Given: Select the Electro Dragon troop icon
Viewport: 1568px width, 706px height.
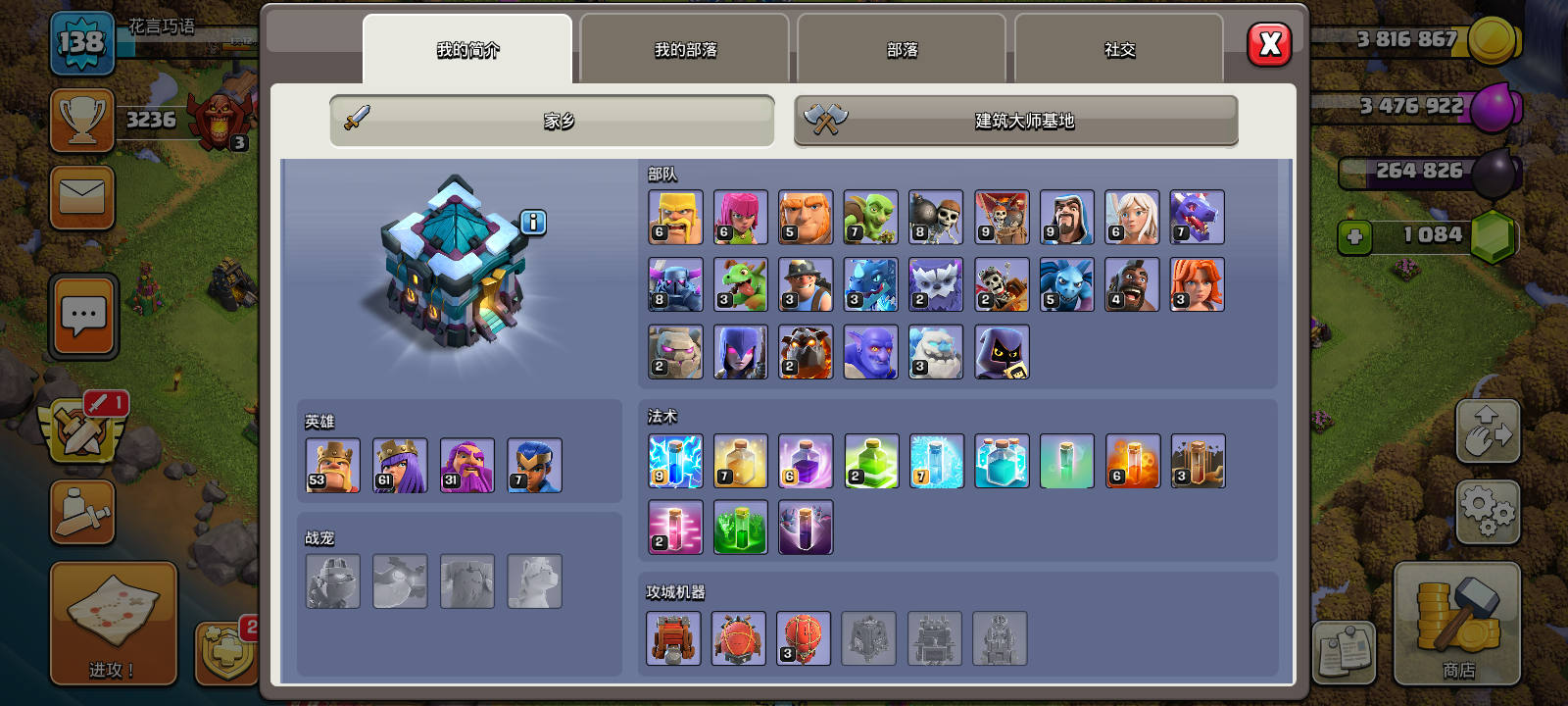Looking at the screenshot, I should pyautogui.click(x=870, y=283).
